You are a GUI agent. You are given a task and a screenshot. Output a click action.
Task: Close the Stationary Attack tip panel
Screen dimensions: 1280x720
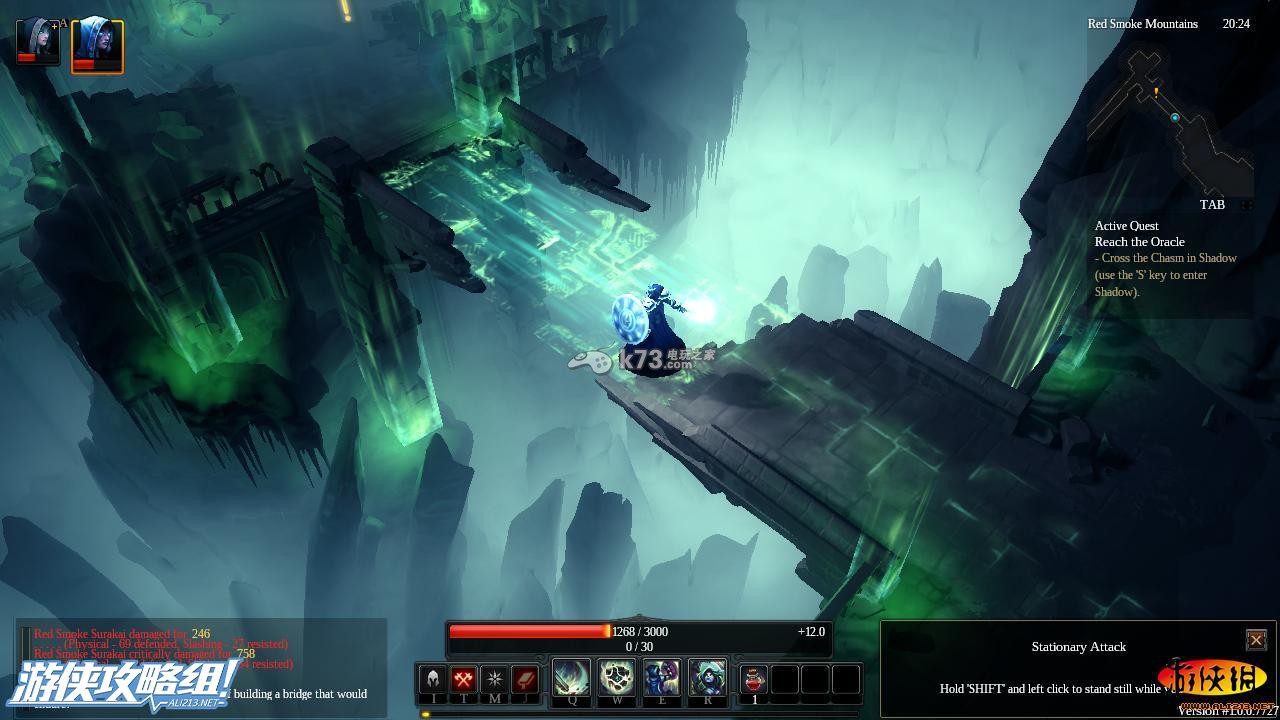tap(1256, 640)
